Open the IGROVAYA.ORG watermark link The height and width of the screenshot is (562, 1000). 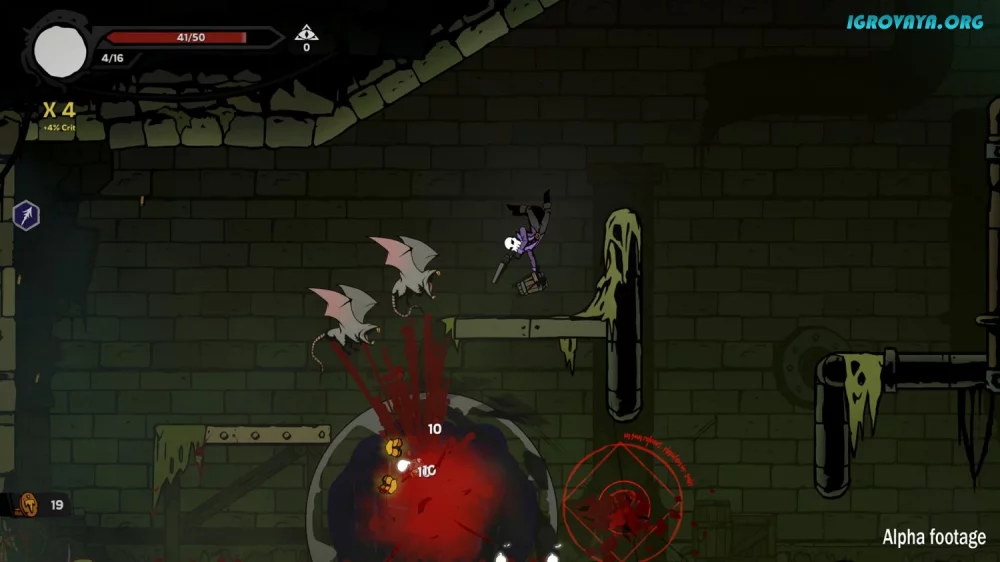pos(914,21)
